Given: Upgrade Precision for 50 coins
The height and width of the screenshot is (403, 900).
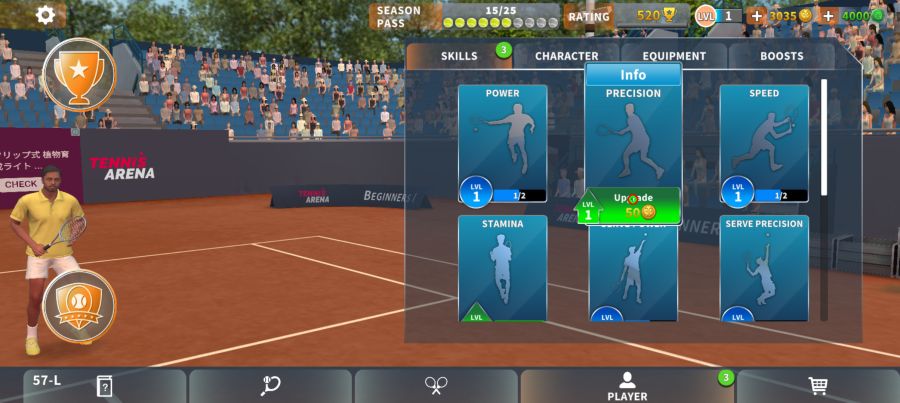Looking at the screenshot, I should 632,206.
